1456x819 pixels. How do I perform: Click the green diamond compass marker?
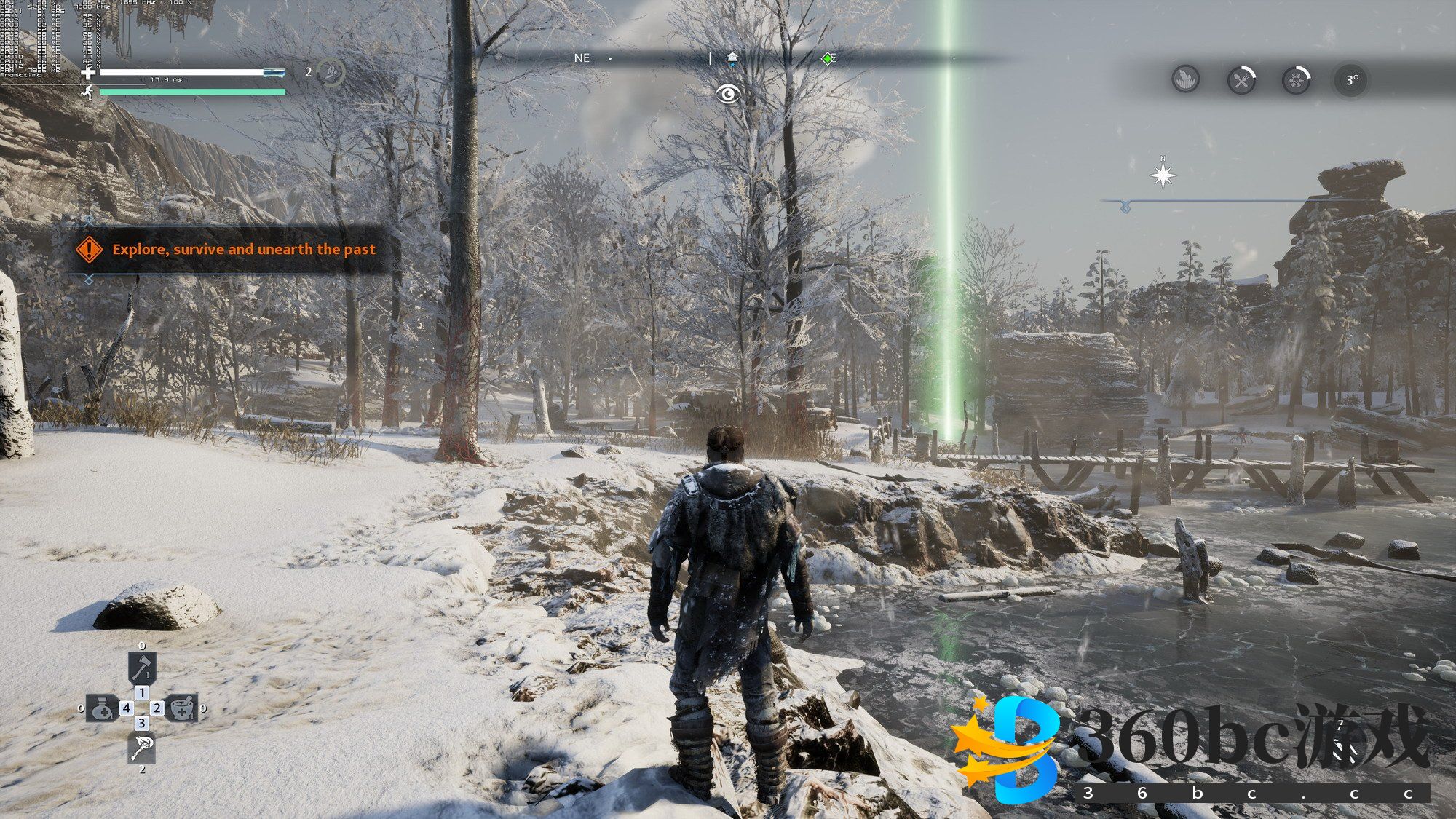click(x=828, y=58)
